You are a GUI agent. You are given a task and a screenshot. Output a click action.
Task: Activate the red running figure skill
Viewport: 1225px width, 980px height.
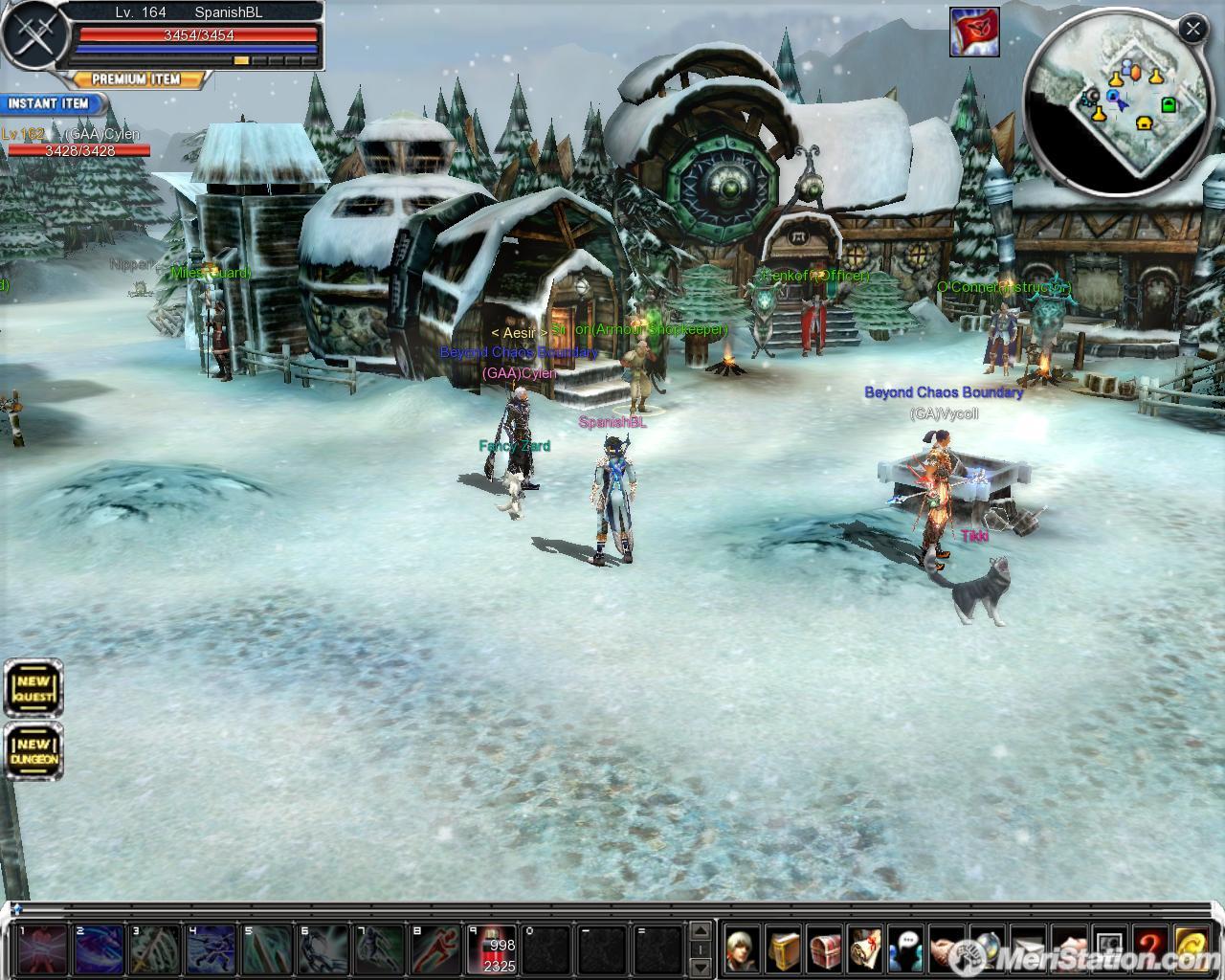[x=439, y=948]
